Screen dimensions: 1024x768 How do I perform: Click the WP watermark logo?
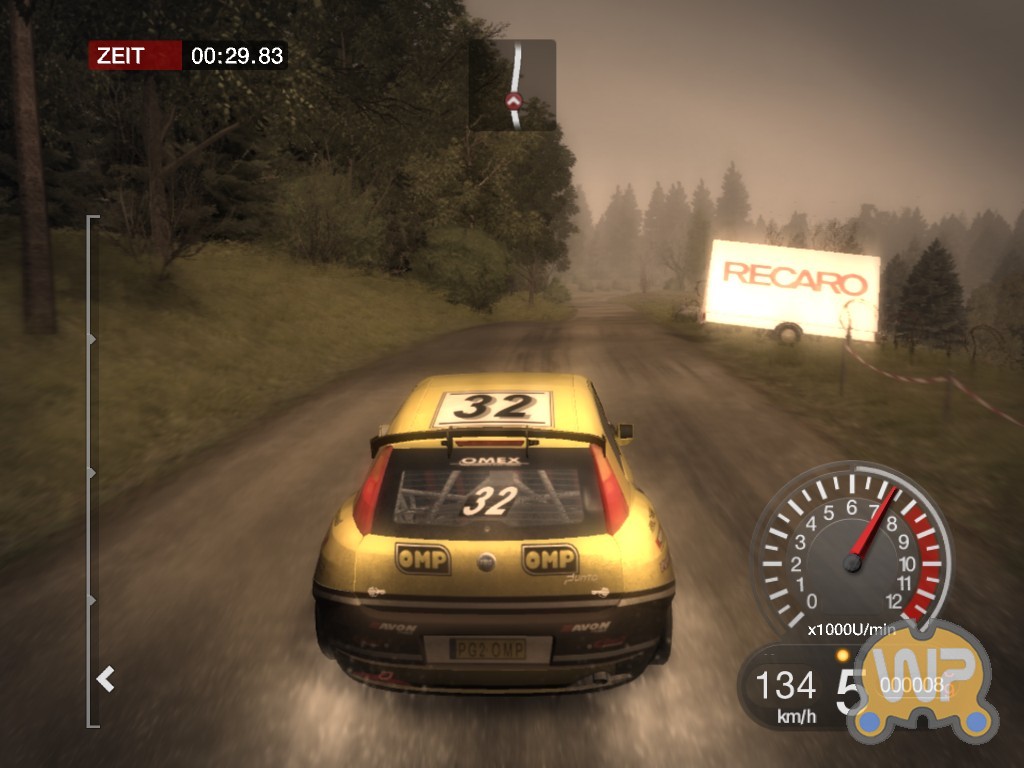919,681
